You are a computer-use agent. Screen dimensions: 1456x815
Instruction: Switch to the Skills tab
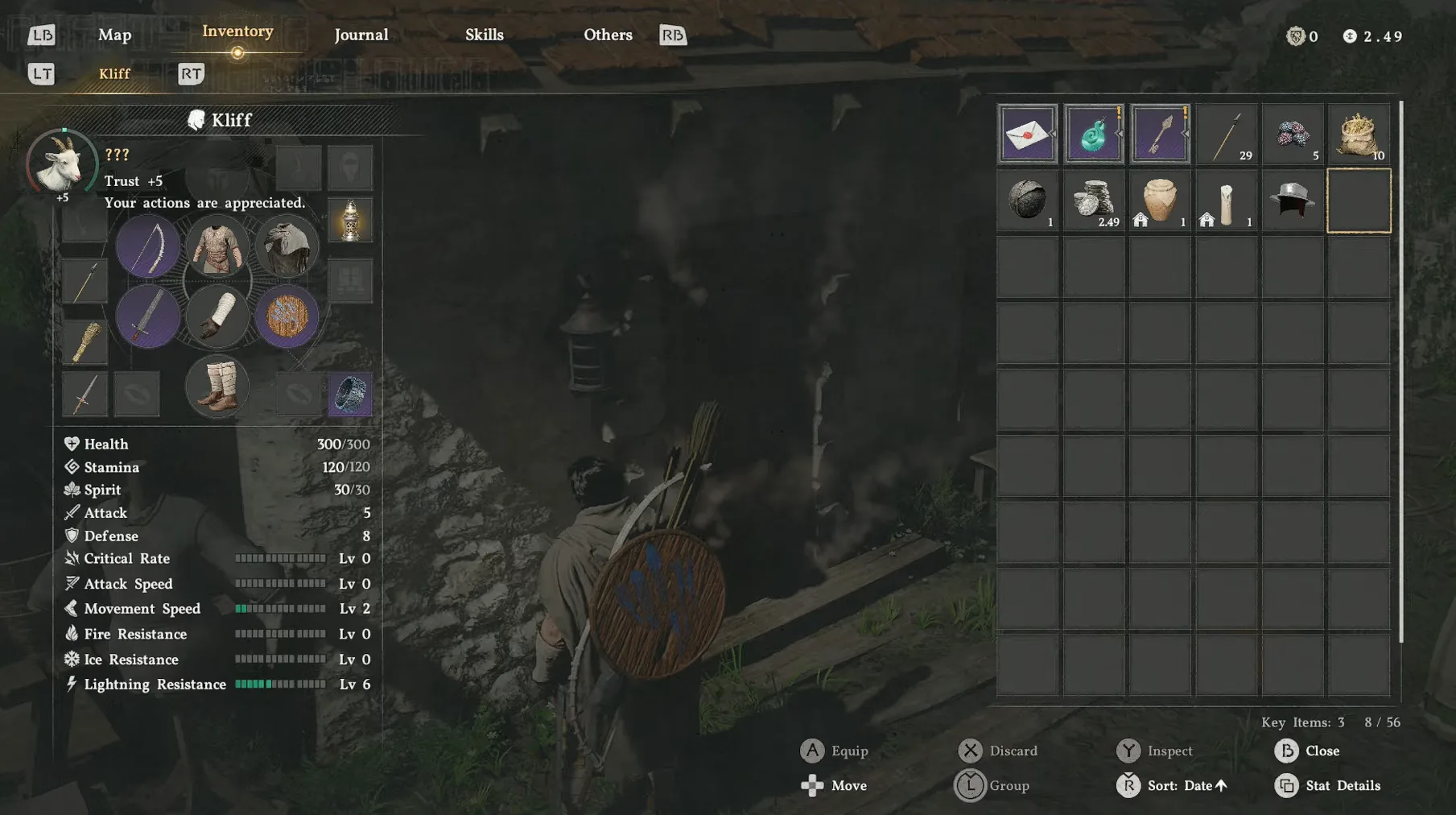[x=484, y=35]
